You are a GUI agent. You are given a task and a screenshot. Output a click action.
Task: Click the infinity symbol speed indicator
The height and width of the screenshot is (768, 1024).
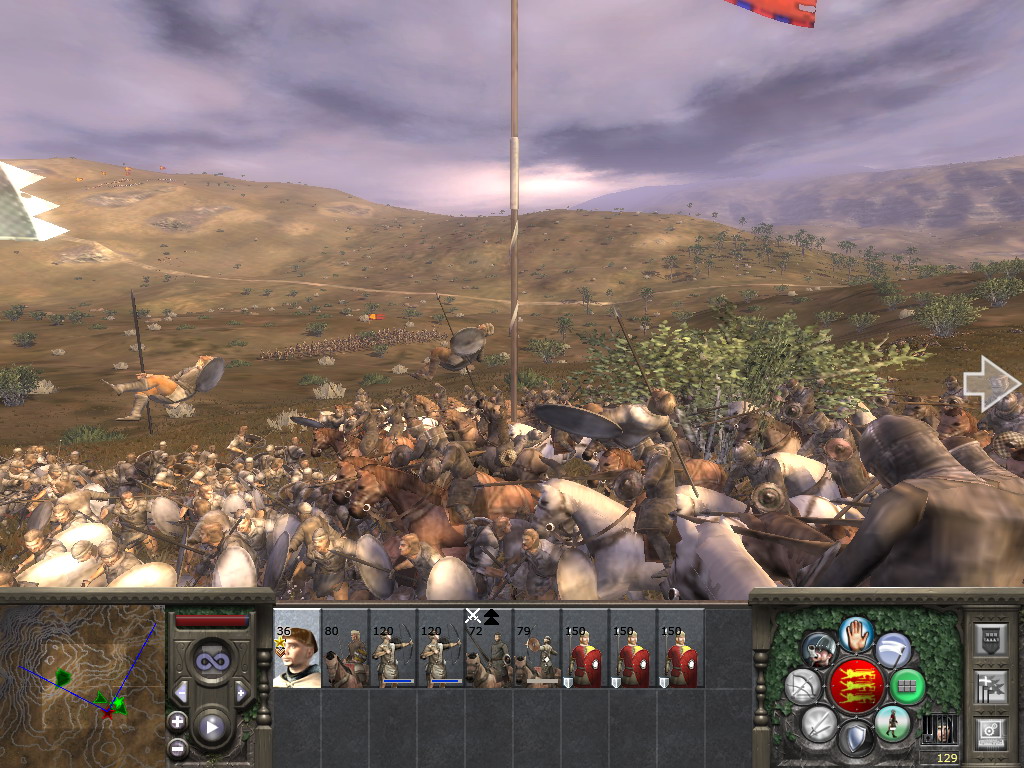[211, 661]
